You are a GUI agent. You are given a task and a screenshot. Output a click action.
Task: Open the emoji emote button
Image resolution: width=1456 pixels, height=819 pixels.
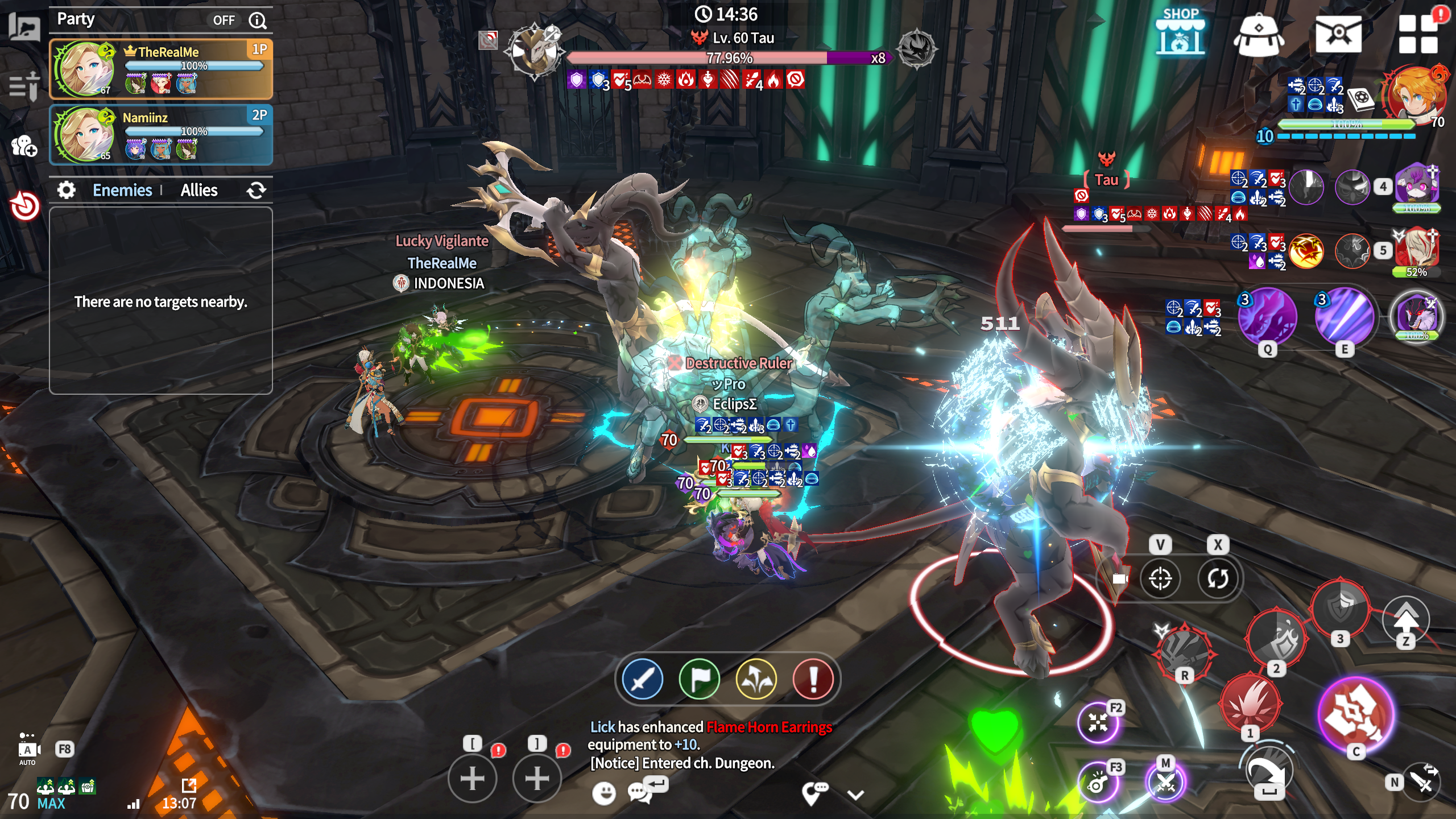pos(604,792)
